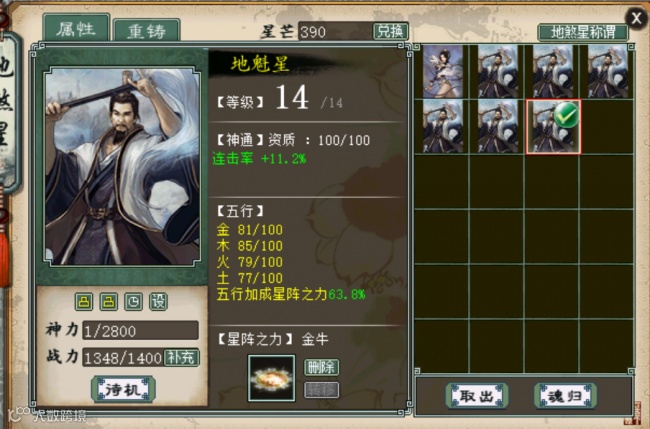Click the 取出 take out button

[477, 396]
